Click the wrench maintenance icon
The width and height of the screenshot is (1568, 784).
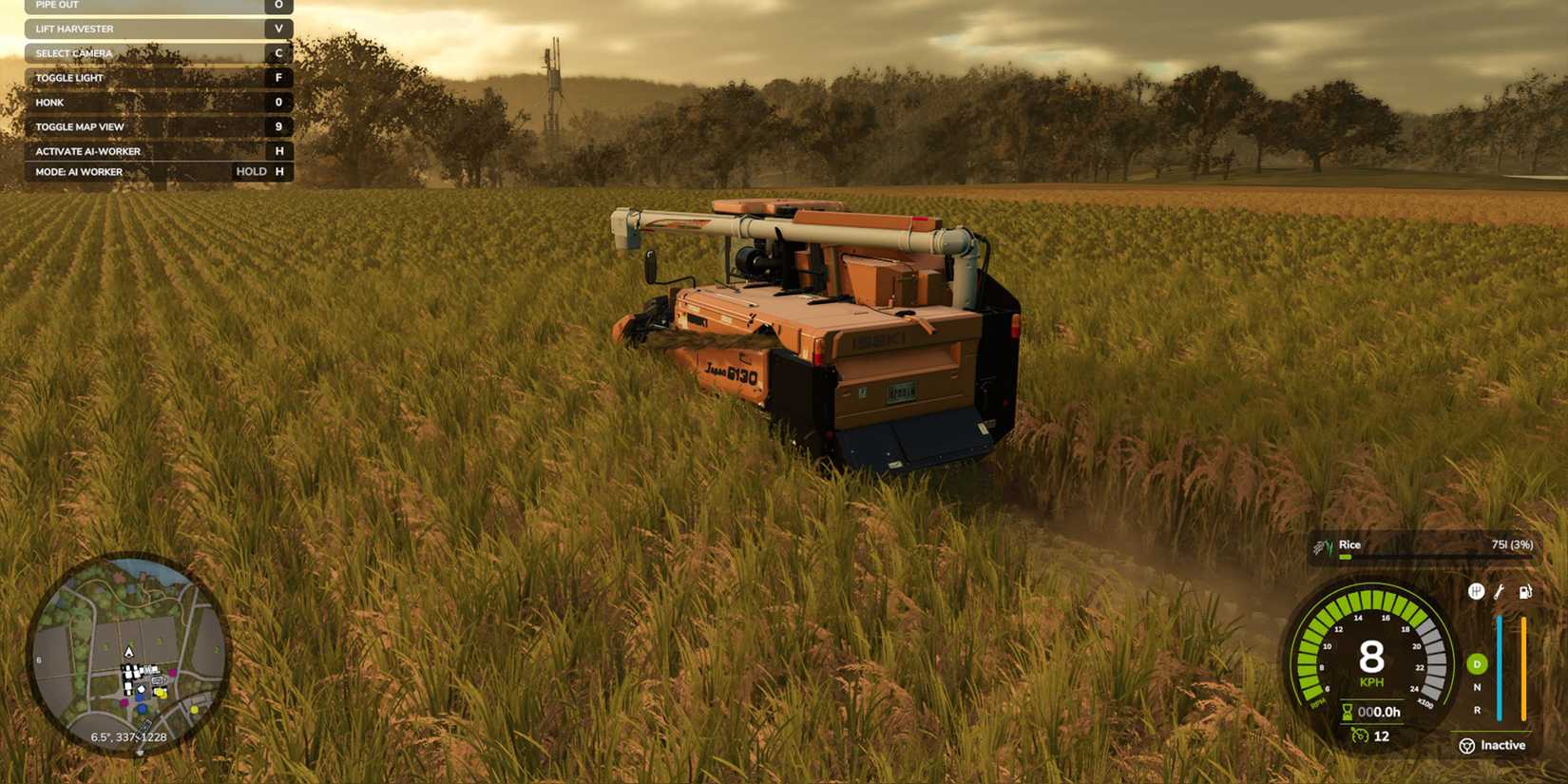(x=1500, y=592)
